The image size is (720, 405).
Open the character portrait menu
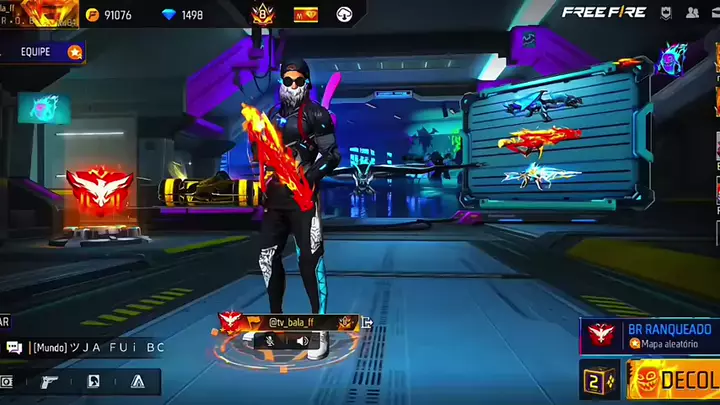coord(93,381)
